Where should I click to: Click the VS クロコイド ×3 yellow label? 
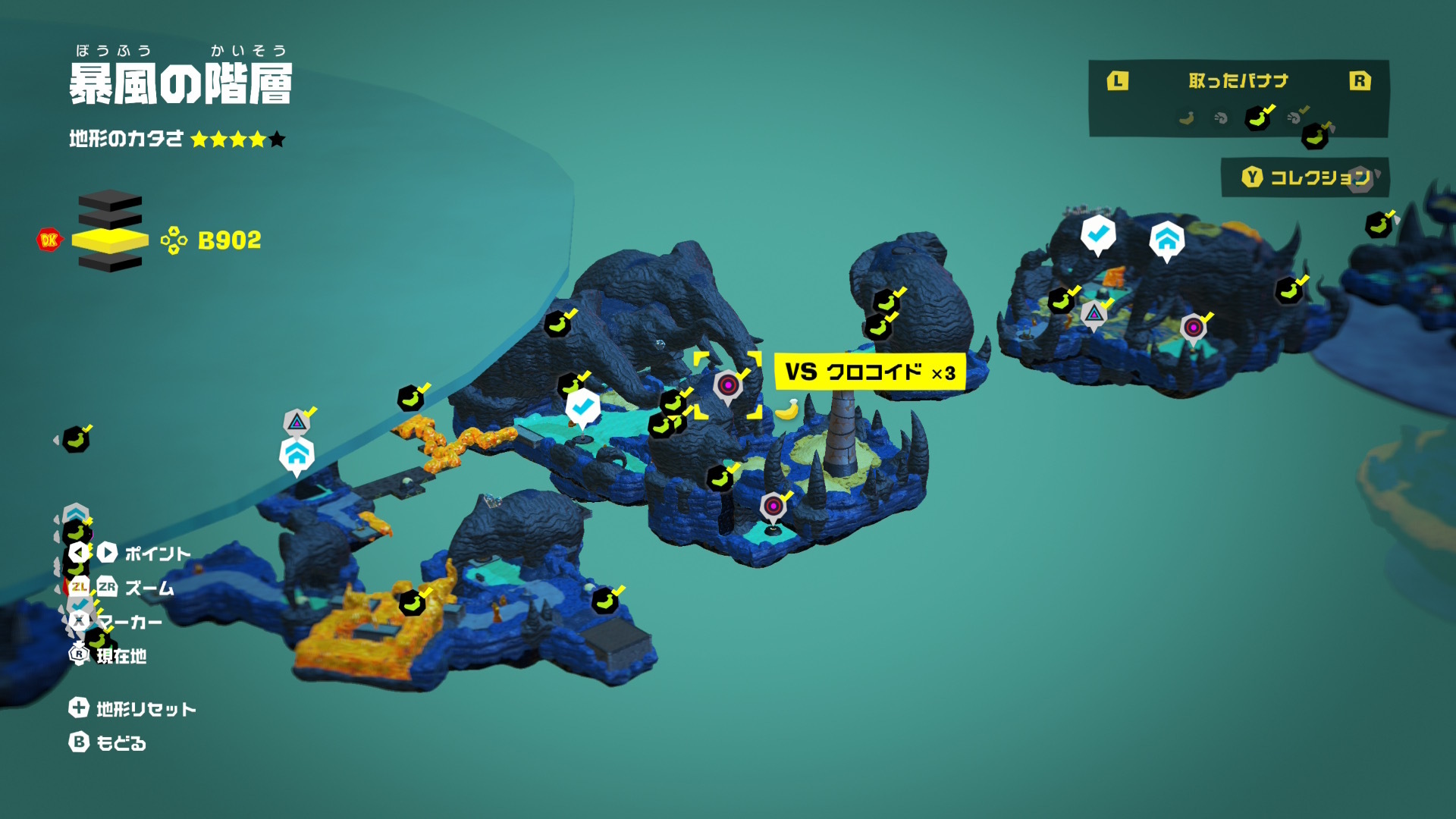point(869,372)
